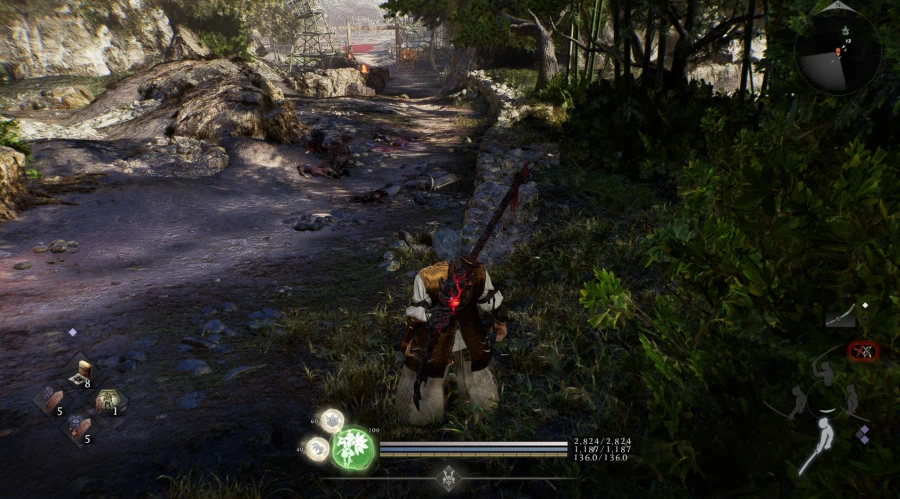
Task: Choose the high stance raised-sword figure
Action: tap(826, 377)
